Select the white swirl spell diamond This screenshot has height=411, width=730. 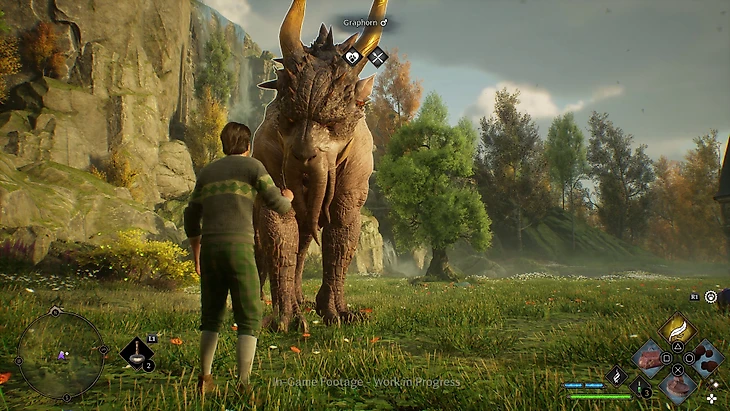pos(616,376)
